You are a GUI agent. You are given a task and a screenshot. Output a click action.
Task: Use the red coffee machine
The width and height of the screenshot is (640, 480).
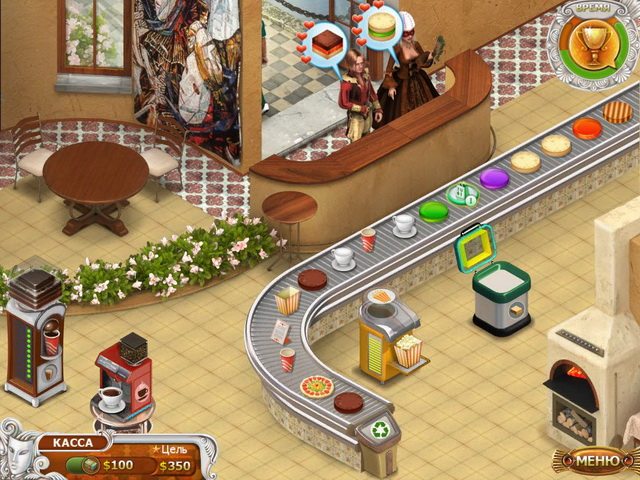pyautogui.click(x=124, y=376)
